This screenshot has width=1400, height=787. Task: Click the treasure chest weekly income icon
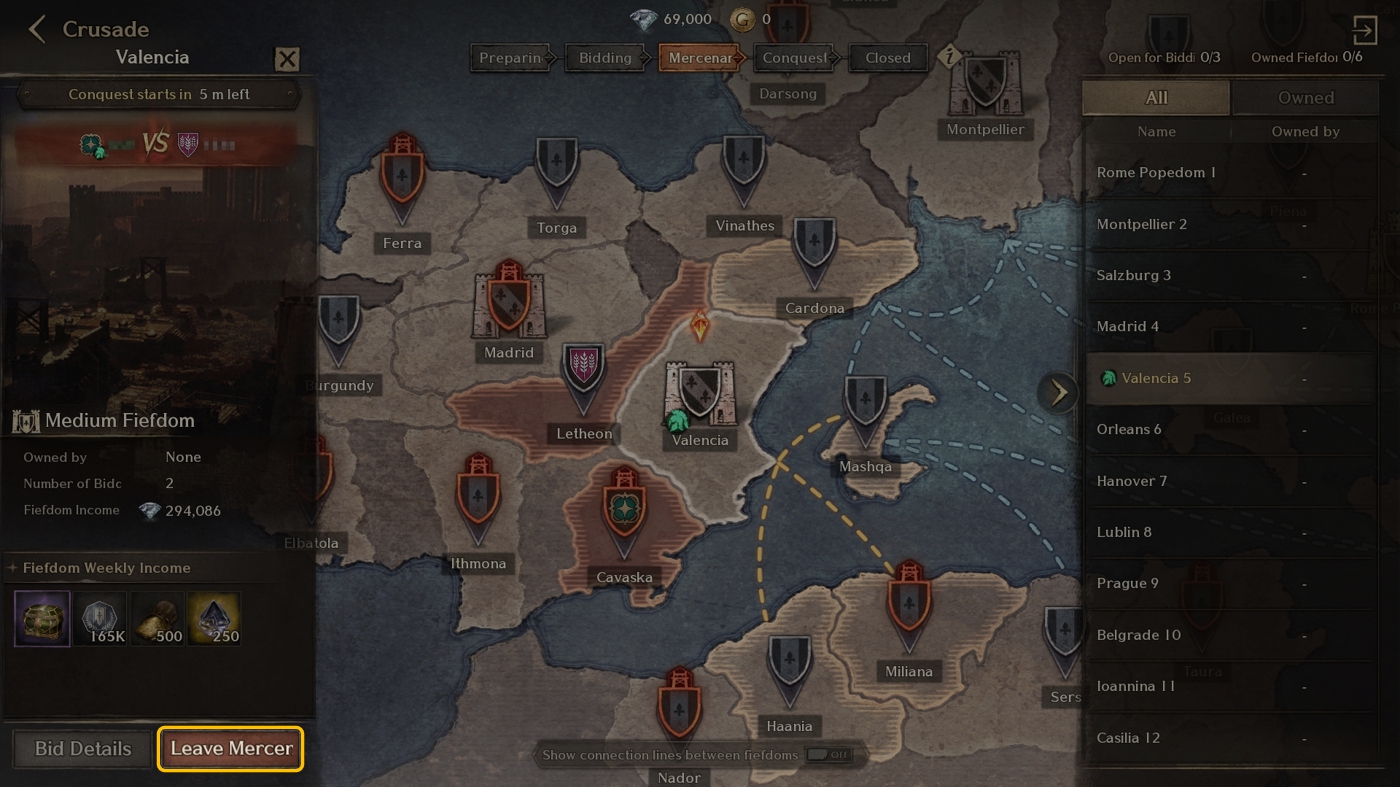[x=41, y=618]
